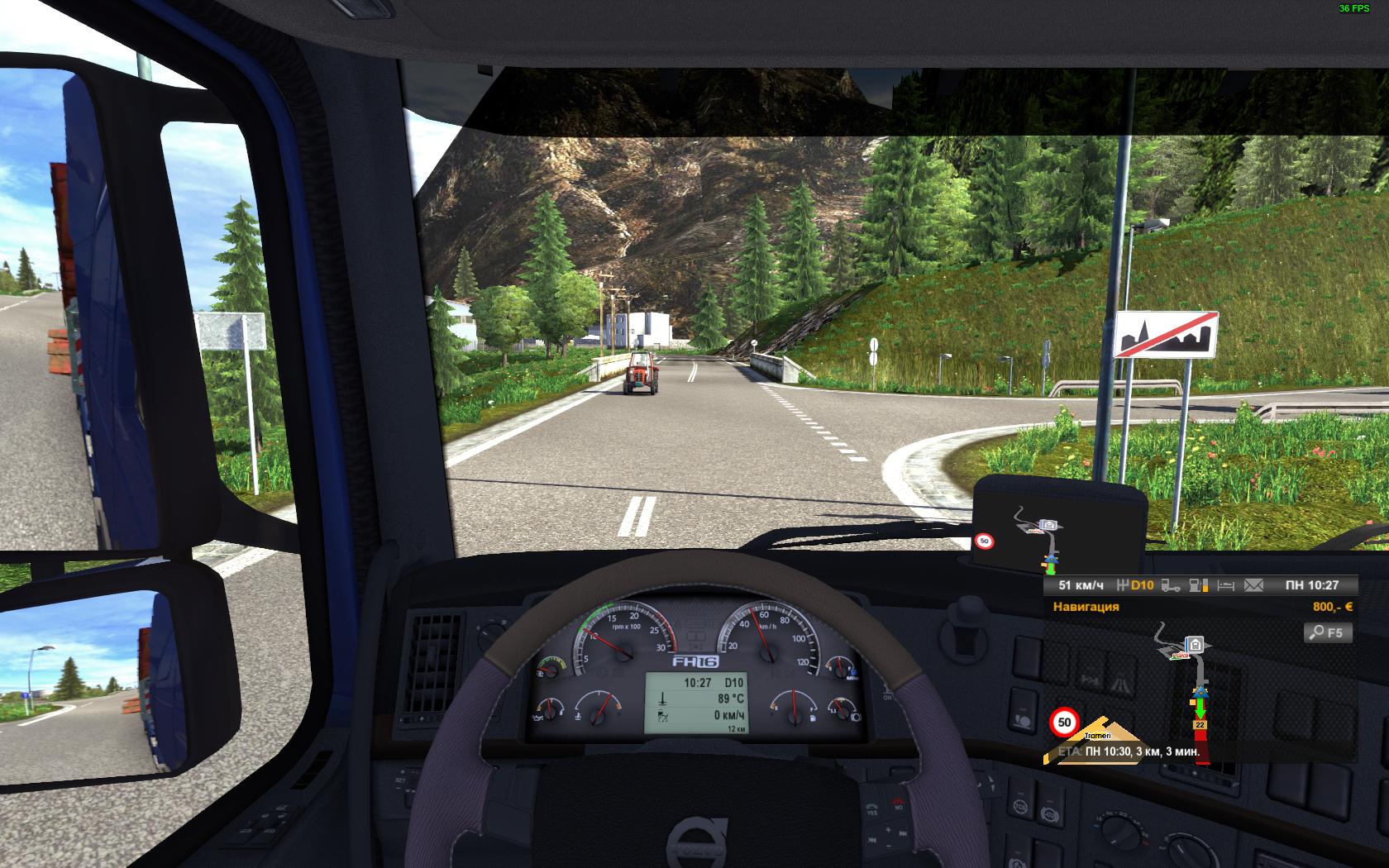Open the mail envelope icon in the Route Advisor
Image resolution: width=1389 pixels, height=868 pixels.
[1253, 587]
